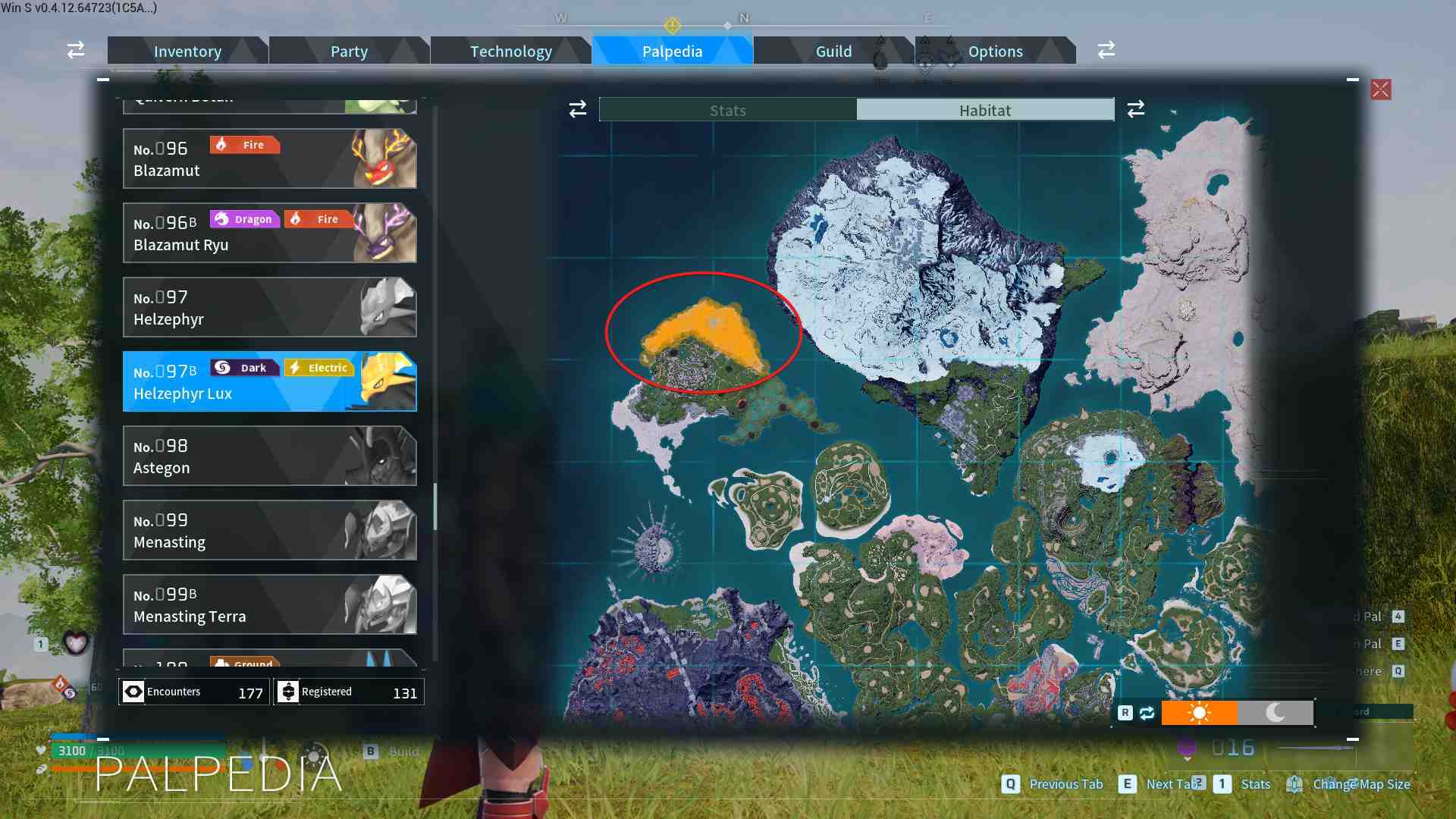Open the Technology menu
Viewport: 1456px width, 819px height.
[x=510, y=51]
